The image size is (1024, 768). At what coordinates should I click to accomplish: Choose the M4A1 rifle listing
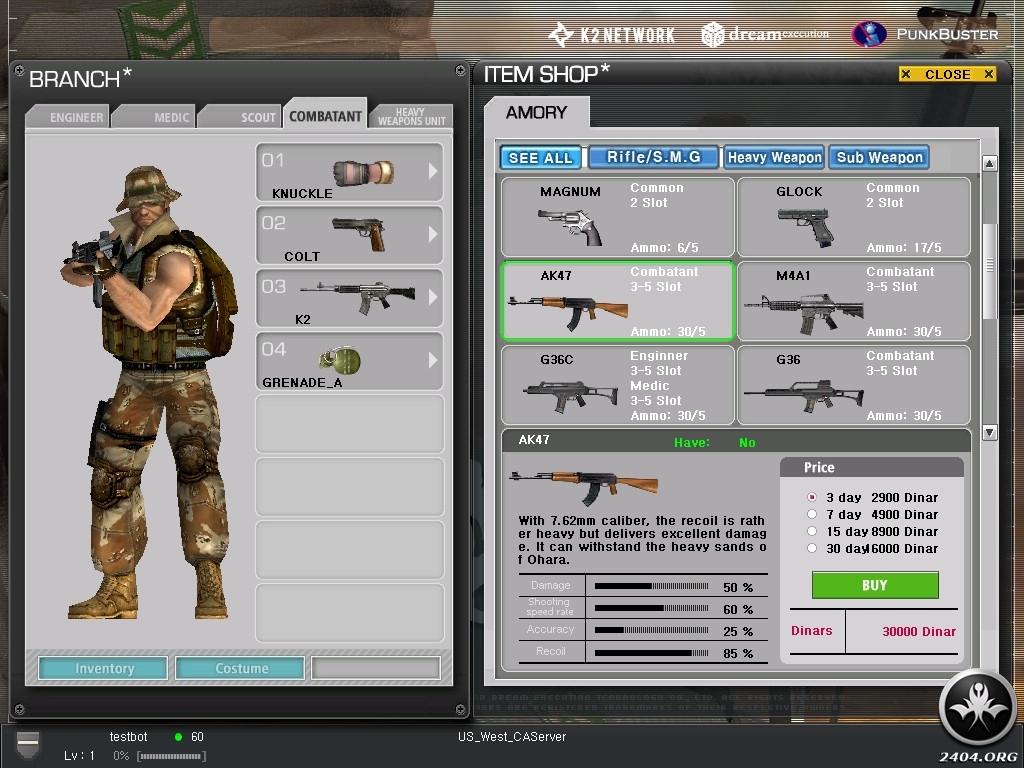(x=853, y=302)
